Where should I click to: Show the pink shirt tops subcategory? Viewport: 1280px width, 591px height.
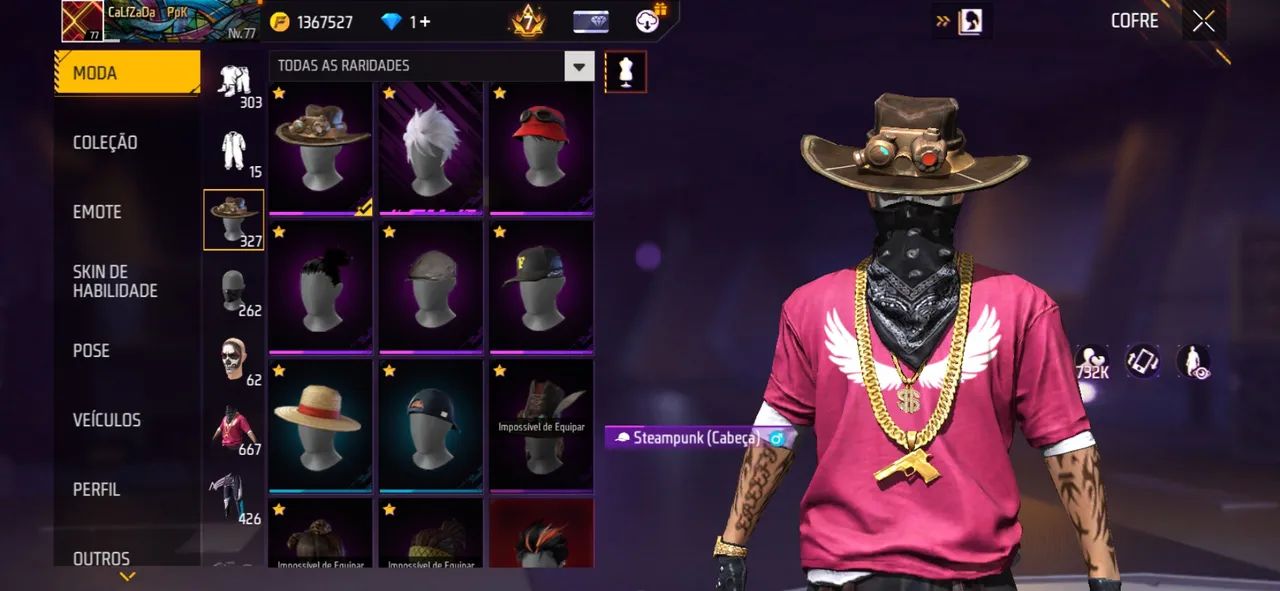pyautogui.click(x=234, y=430)
